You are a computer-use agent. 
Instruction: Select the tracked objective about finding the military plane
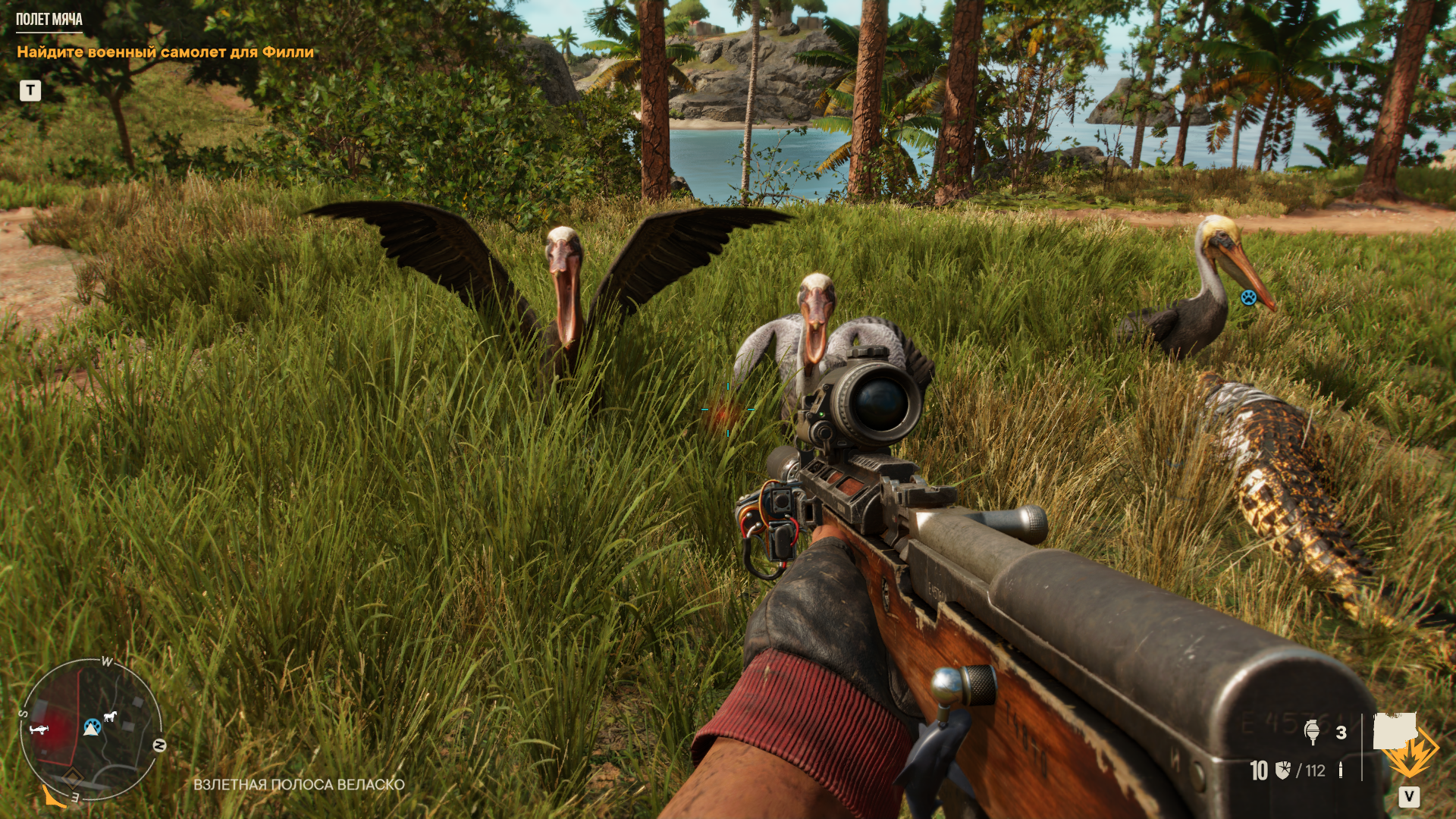165,52
